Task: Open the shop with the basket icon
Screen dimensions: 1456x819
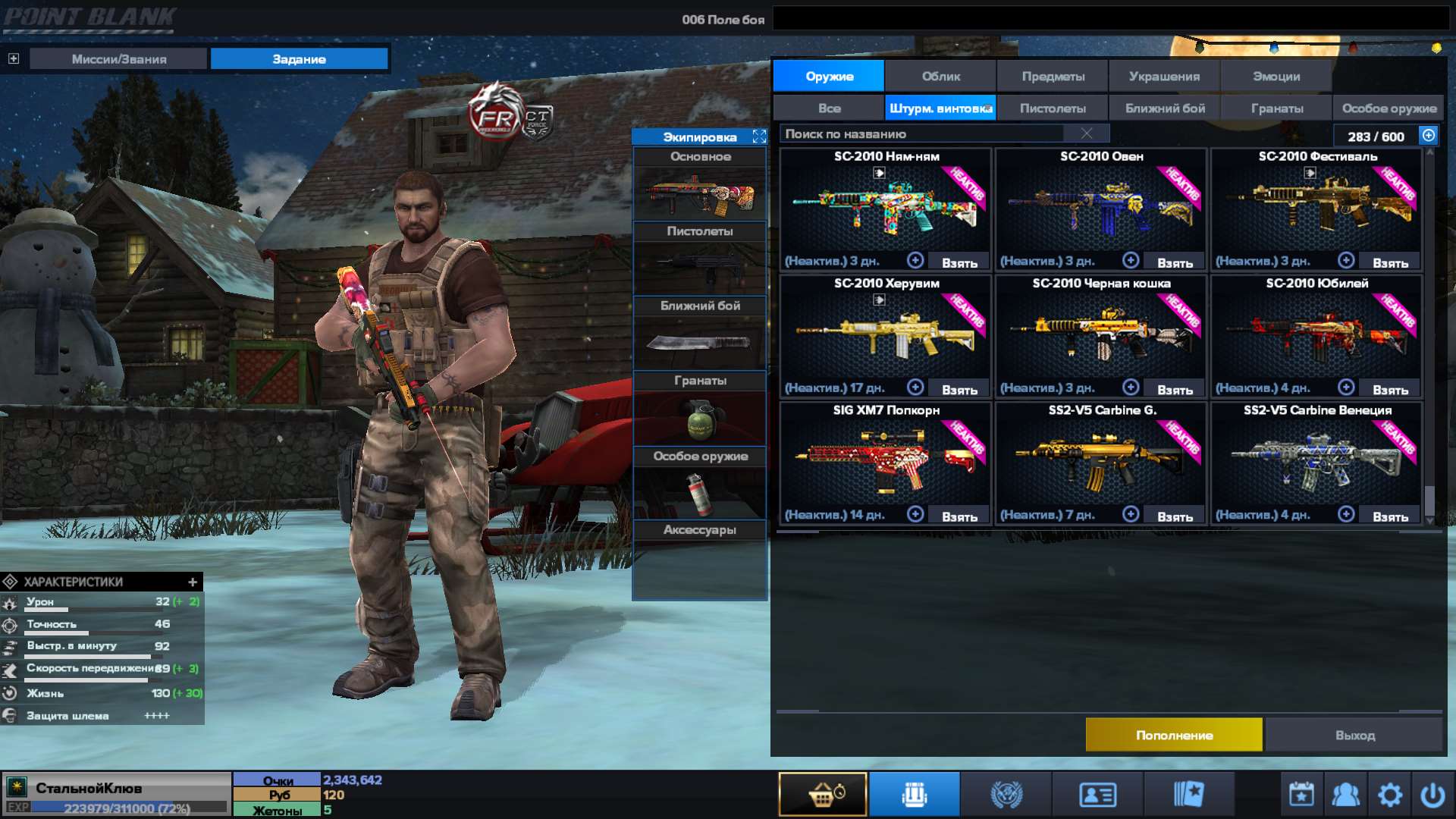Action: click(823, 793)
